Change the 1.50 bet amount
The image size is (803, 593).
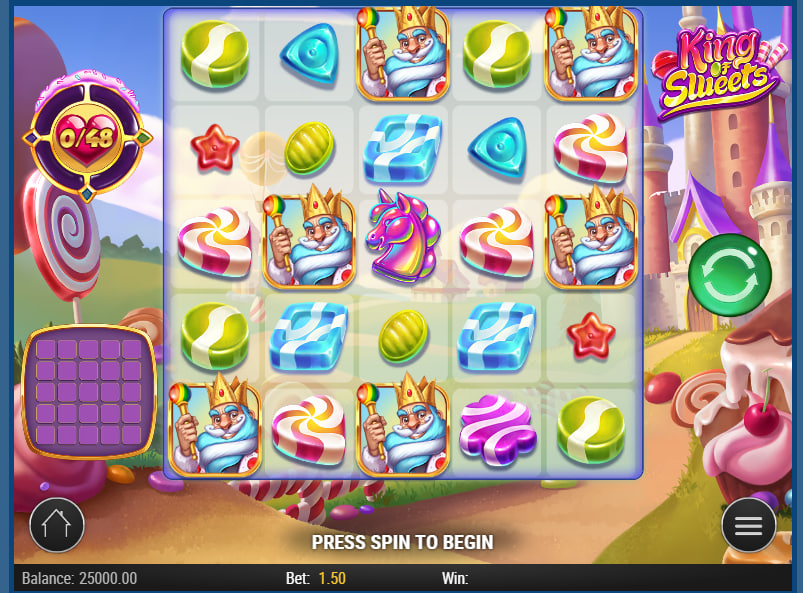point(333,578)
